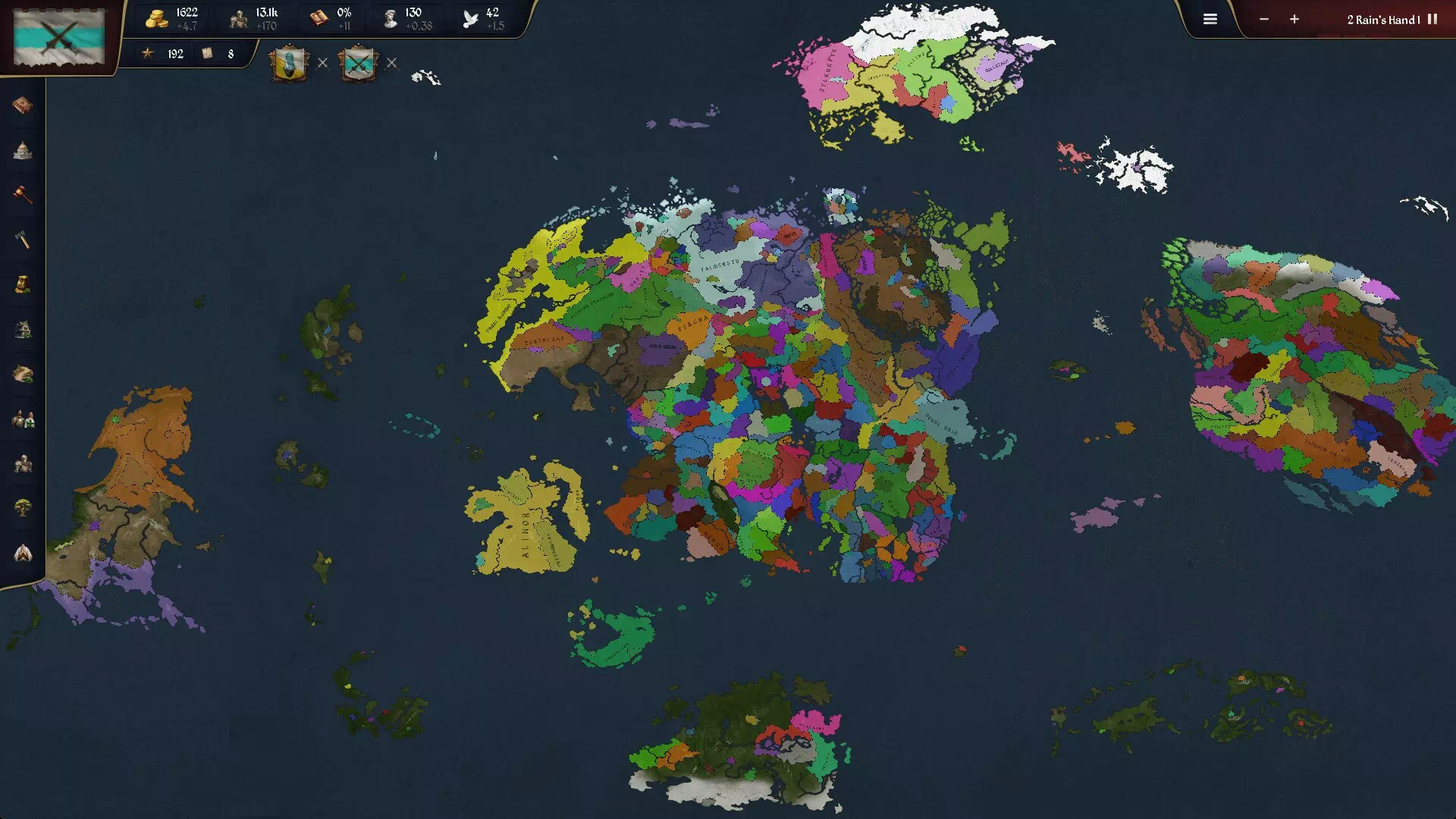Click the player nation flag with crossed swords
Image resolution: width=1456 pixels, height=819 pixels.
59,35
